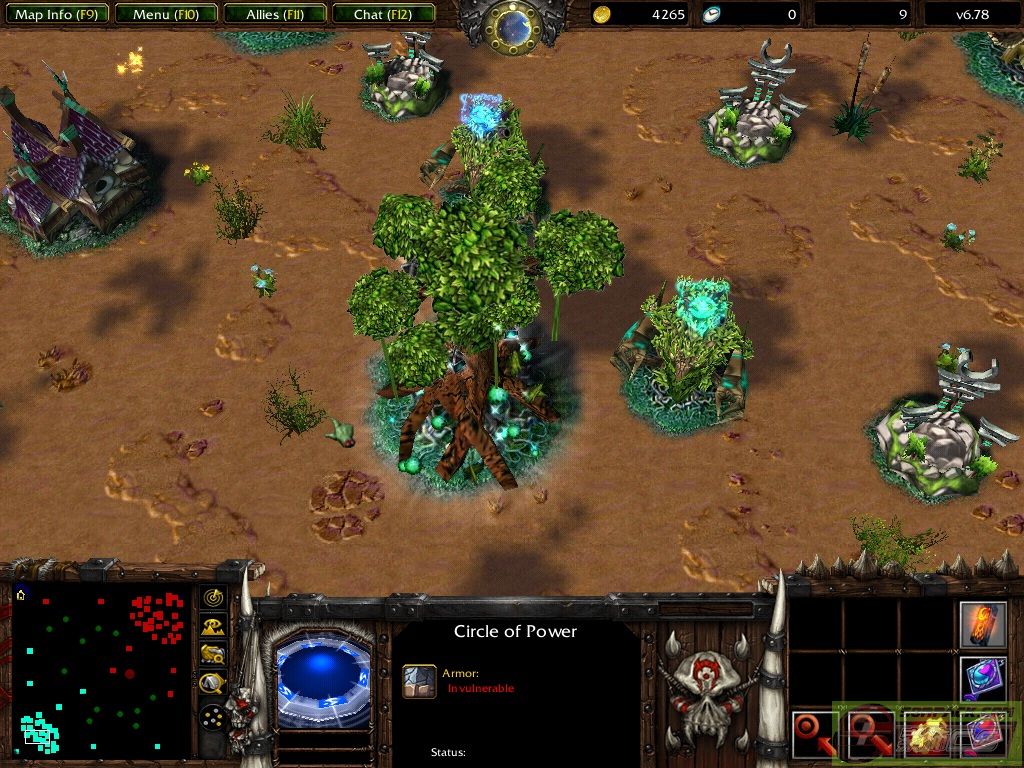This screenshot has height=768, width=1024.
Task: Activate the minimap signal ping button
Action: [x=212, y=598]
